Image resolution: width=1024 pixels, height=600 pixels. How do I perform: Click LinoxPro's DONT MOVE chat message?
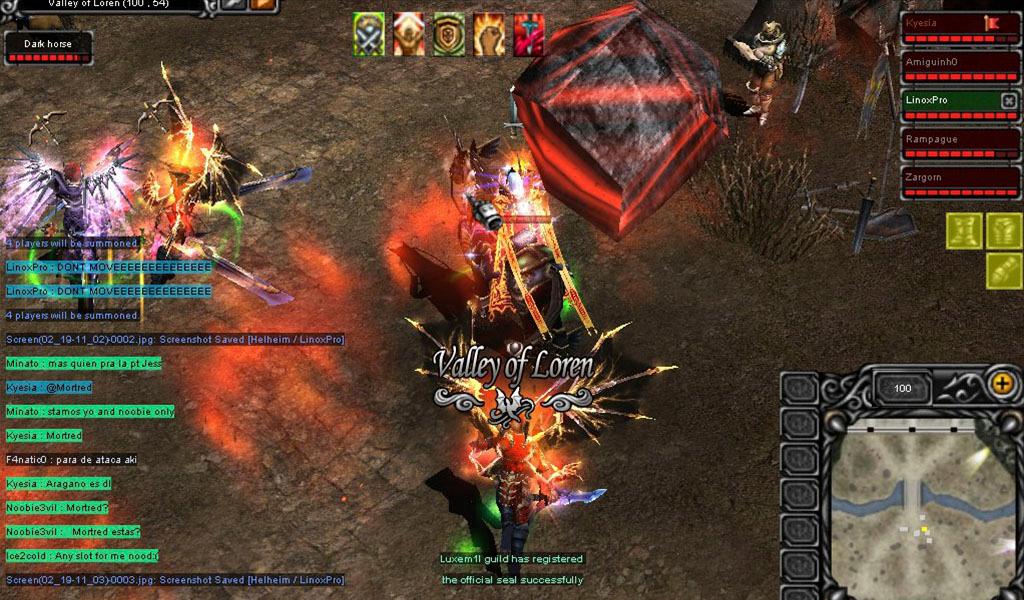pyautogui.click(x=109, y=267)
